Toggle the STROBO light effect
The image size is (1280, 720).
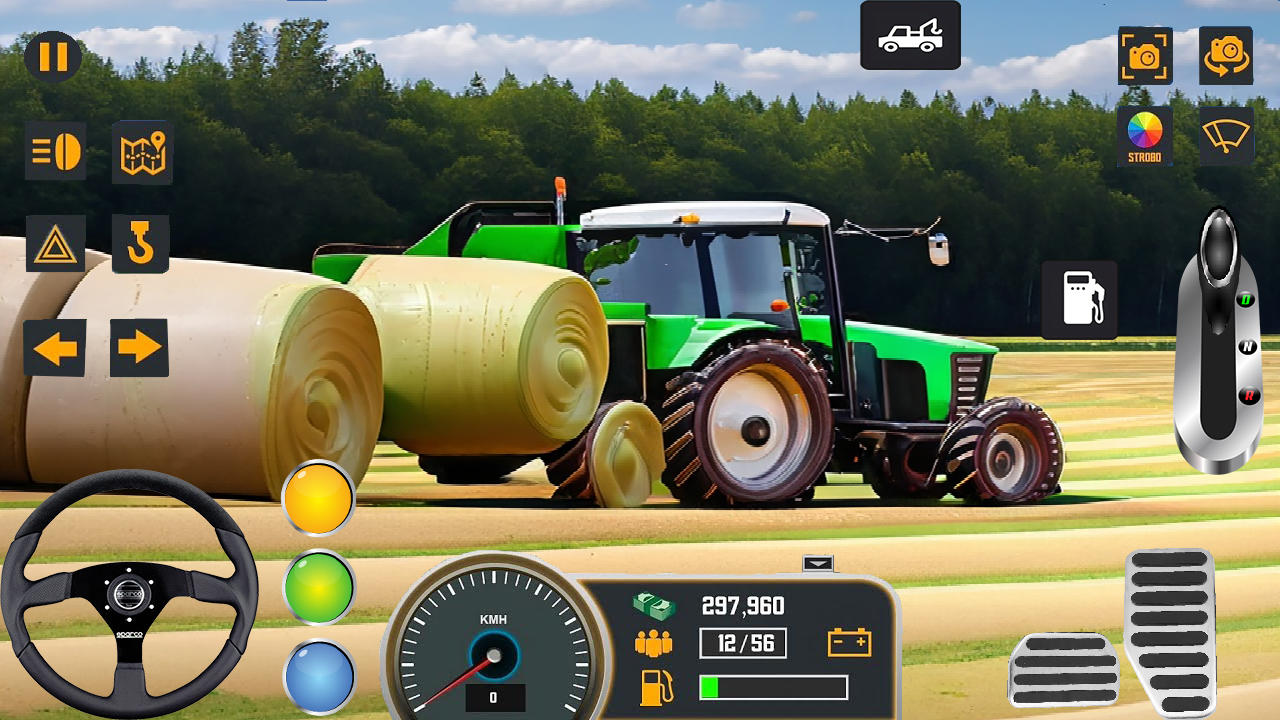tap(1144, 136)
